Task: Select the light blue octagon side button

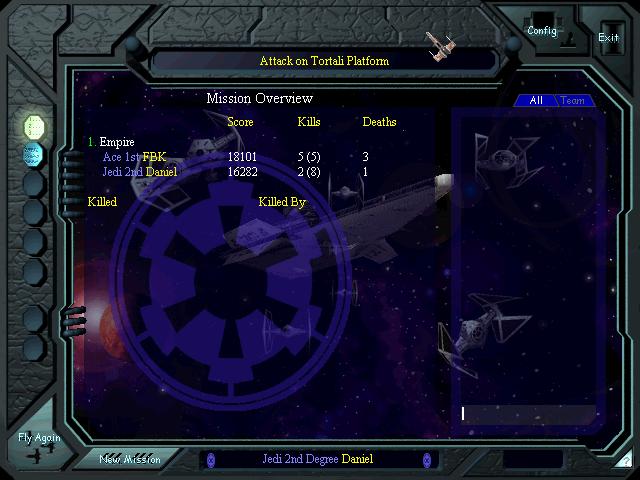Action: [x=34, y=155]
